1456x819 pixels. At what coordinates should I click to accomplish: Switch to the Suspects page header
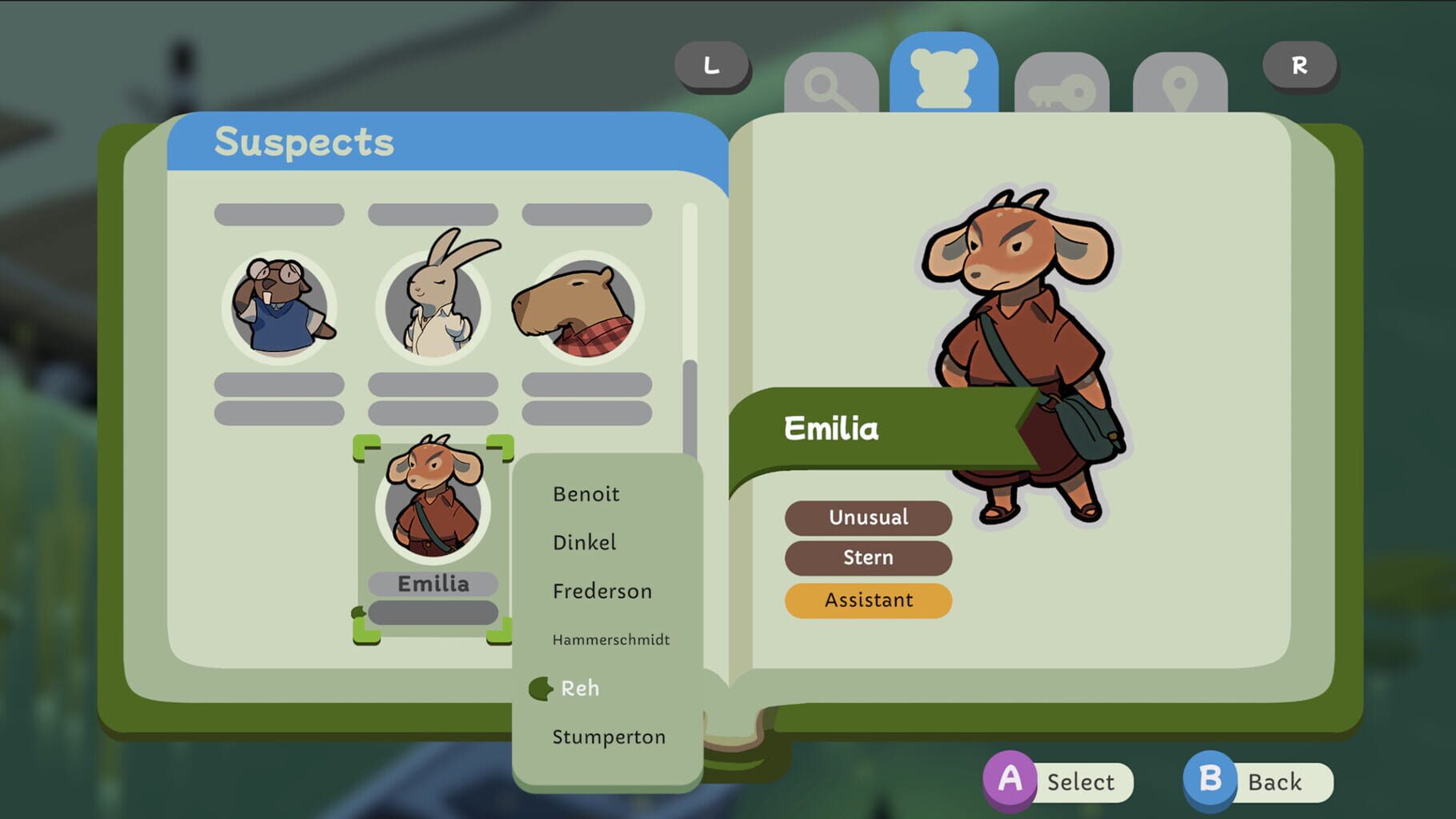click(x=302, y=143)
